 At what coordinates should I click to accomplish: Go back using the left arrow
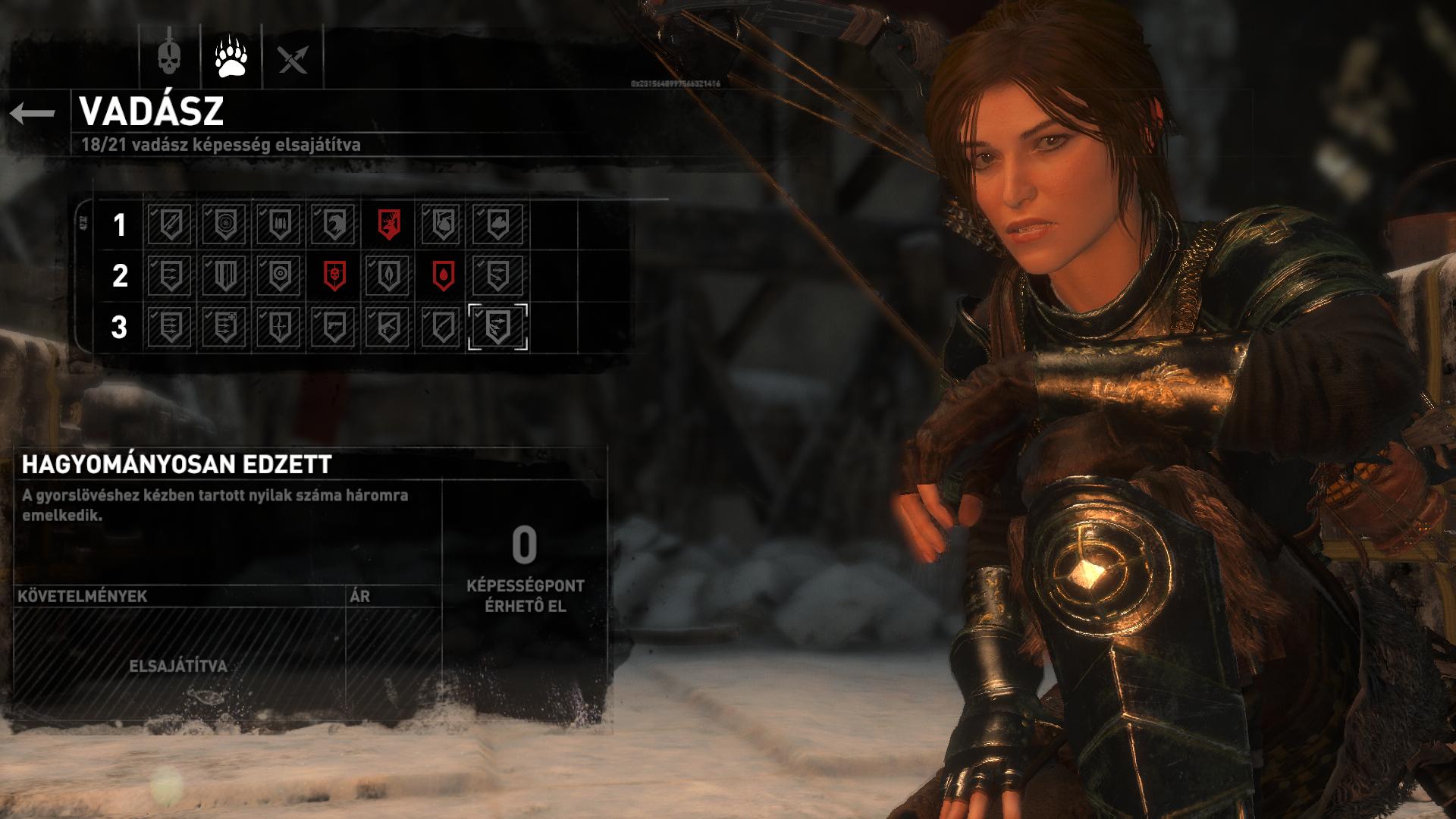[x=33, y=114]
